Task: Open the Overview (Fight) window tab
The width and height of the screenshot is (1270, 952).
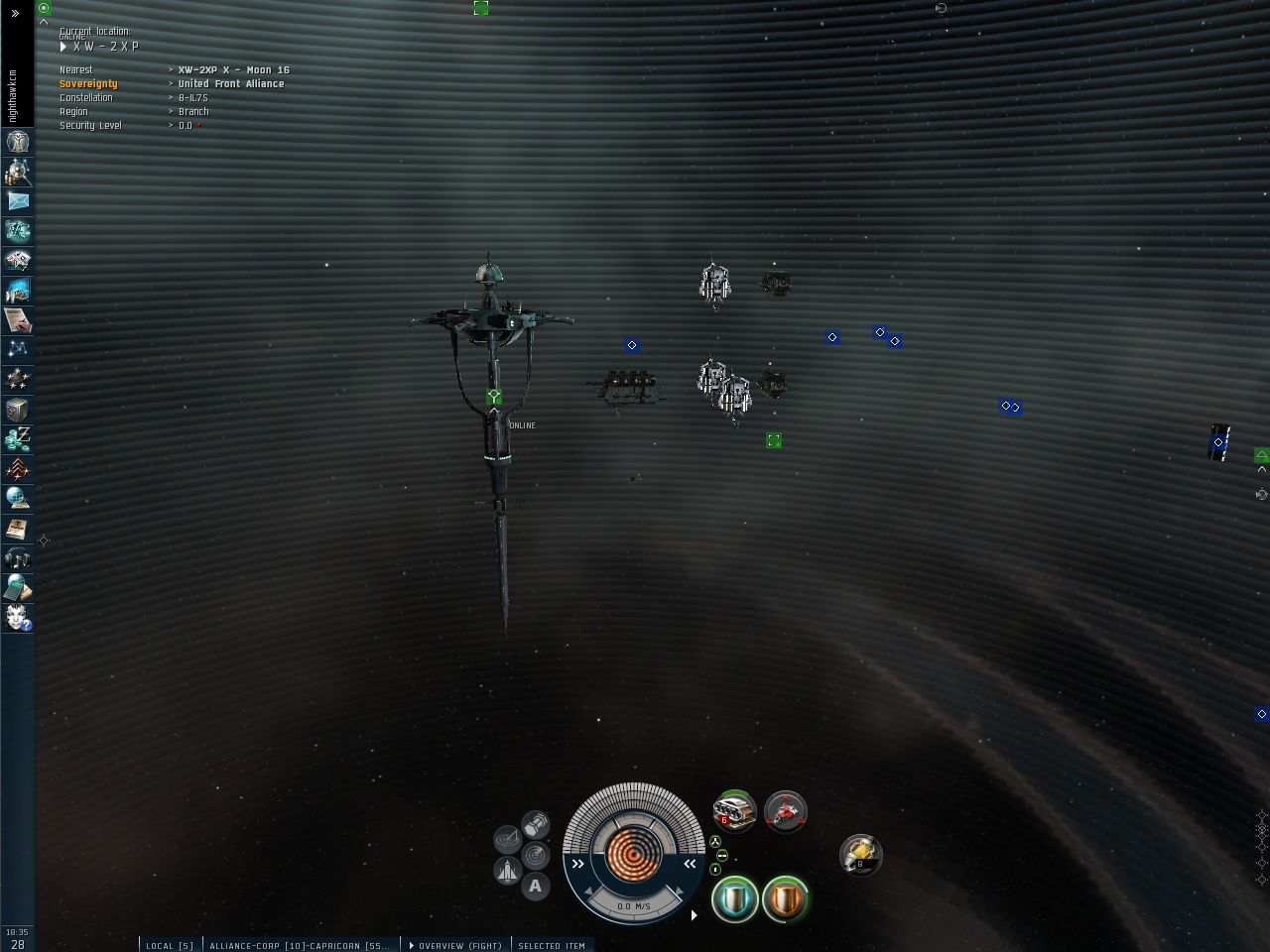Action: coord(457,945)
